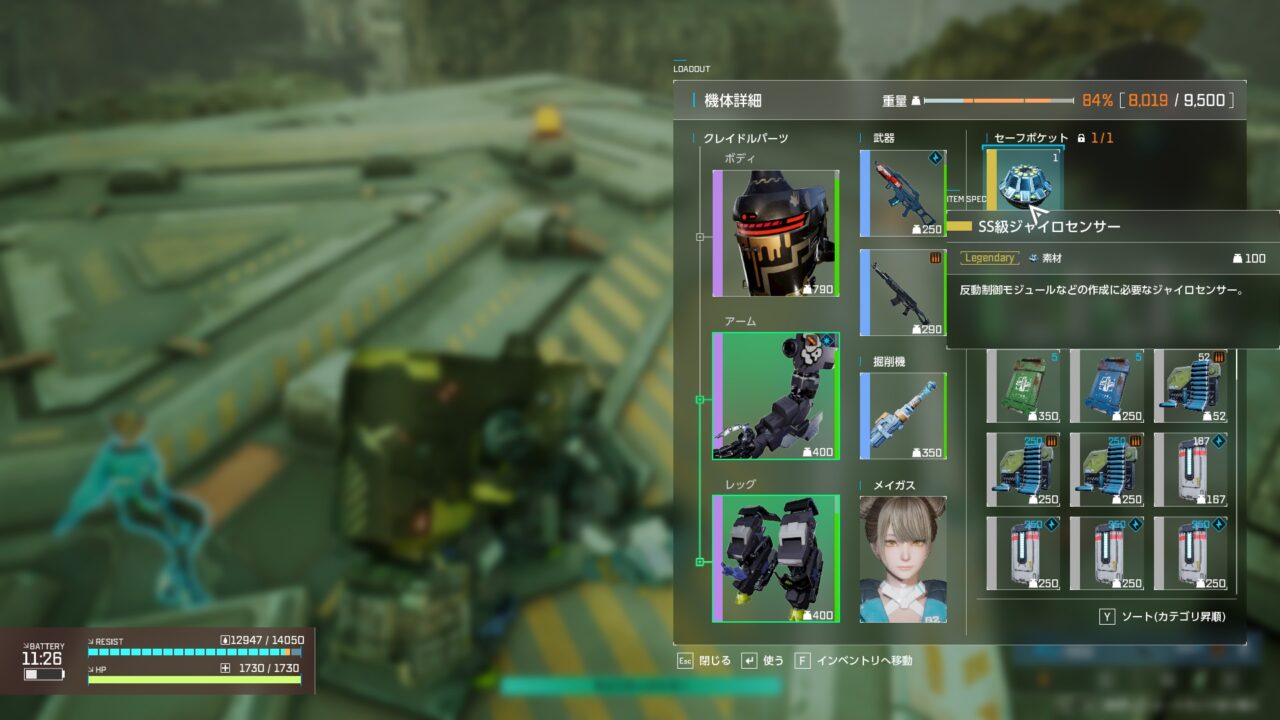Select the energy canister weighing 187

click(1190, 469)
